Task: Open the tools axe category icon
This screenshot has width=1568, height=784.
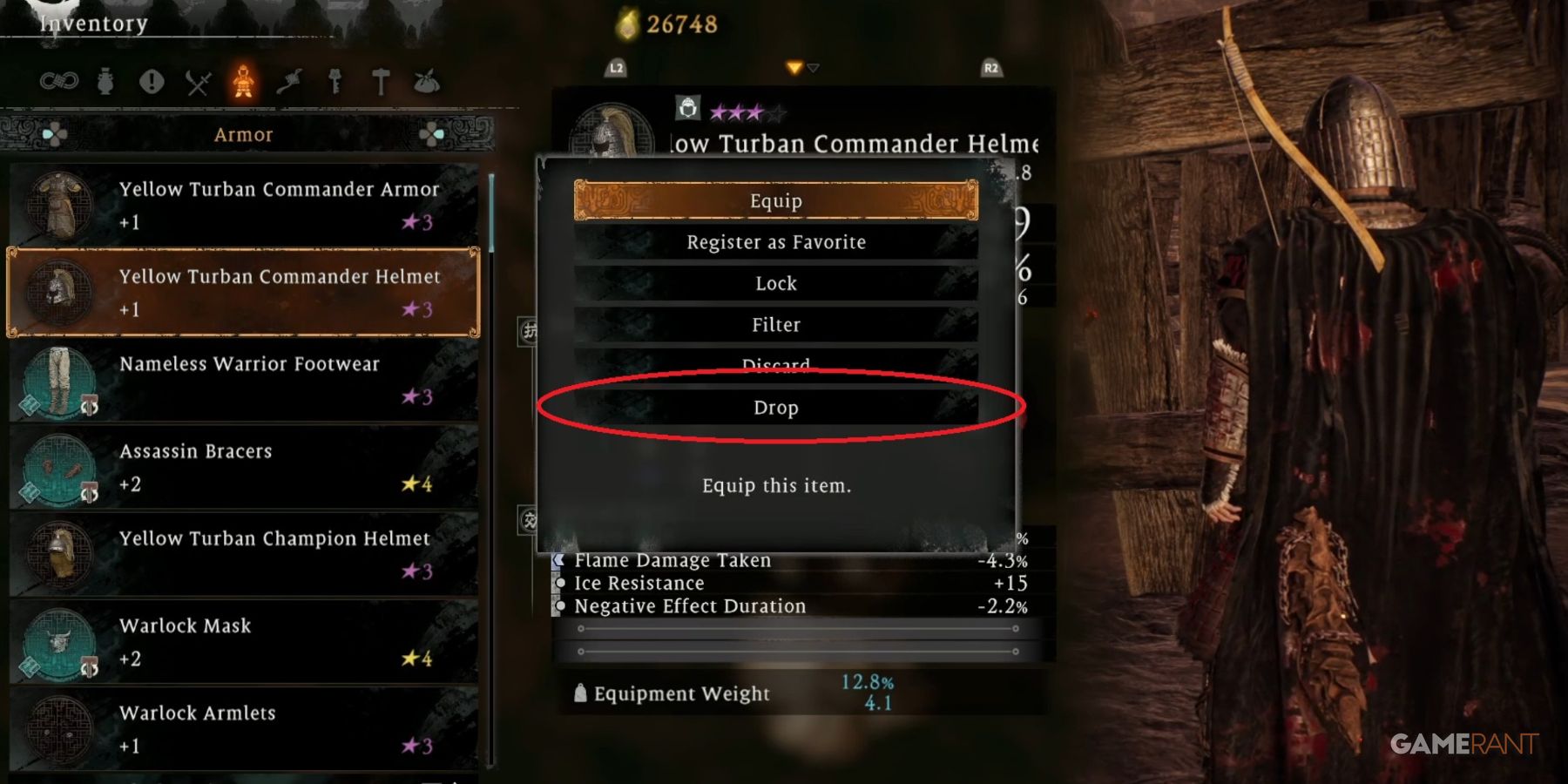Action: (290, 80)
